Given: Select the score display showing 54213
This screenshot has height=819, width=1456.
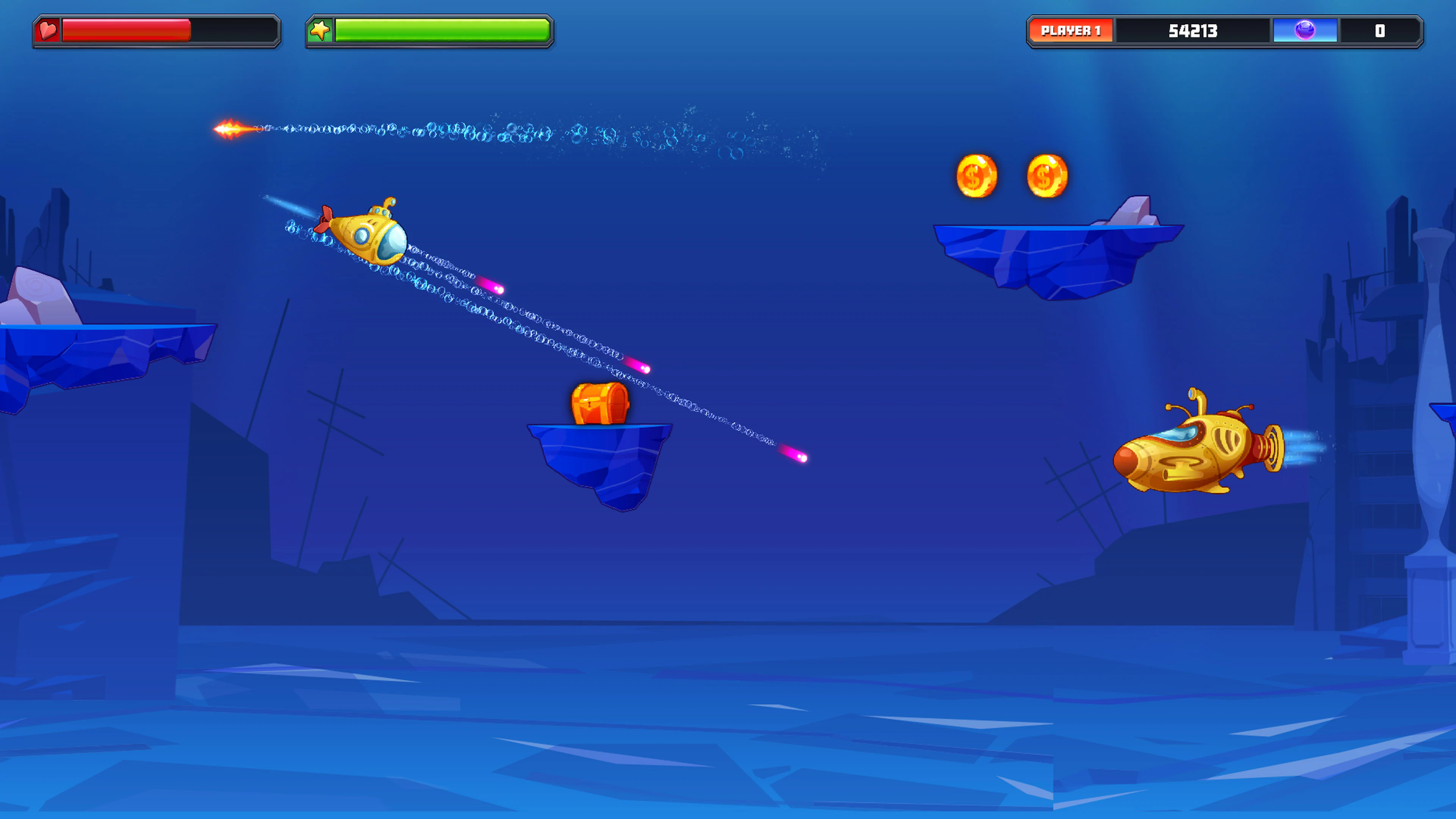Looking at the screenshot, I should point(1192,31).
